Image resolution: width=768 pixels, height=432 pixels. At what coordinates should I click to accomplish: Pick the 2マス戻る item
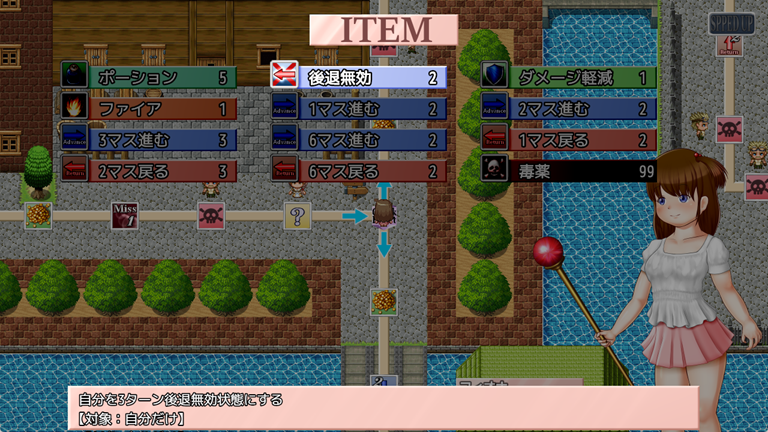149,171
